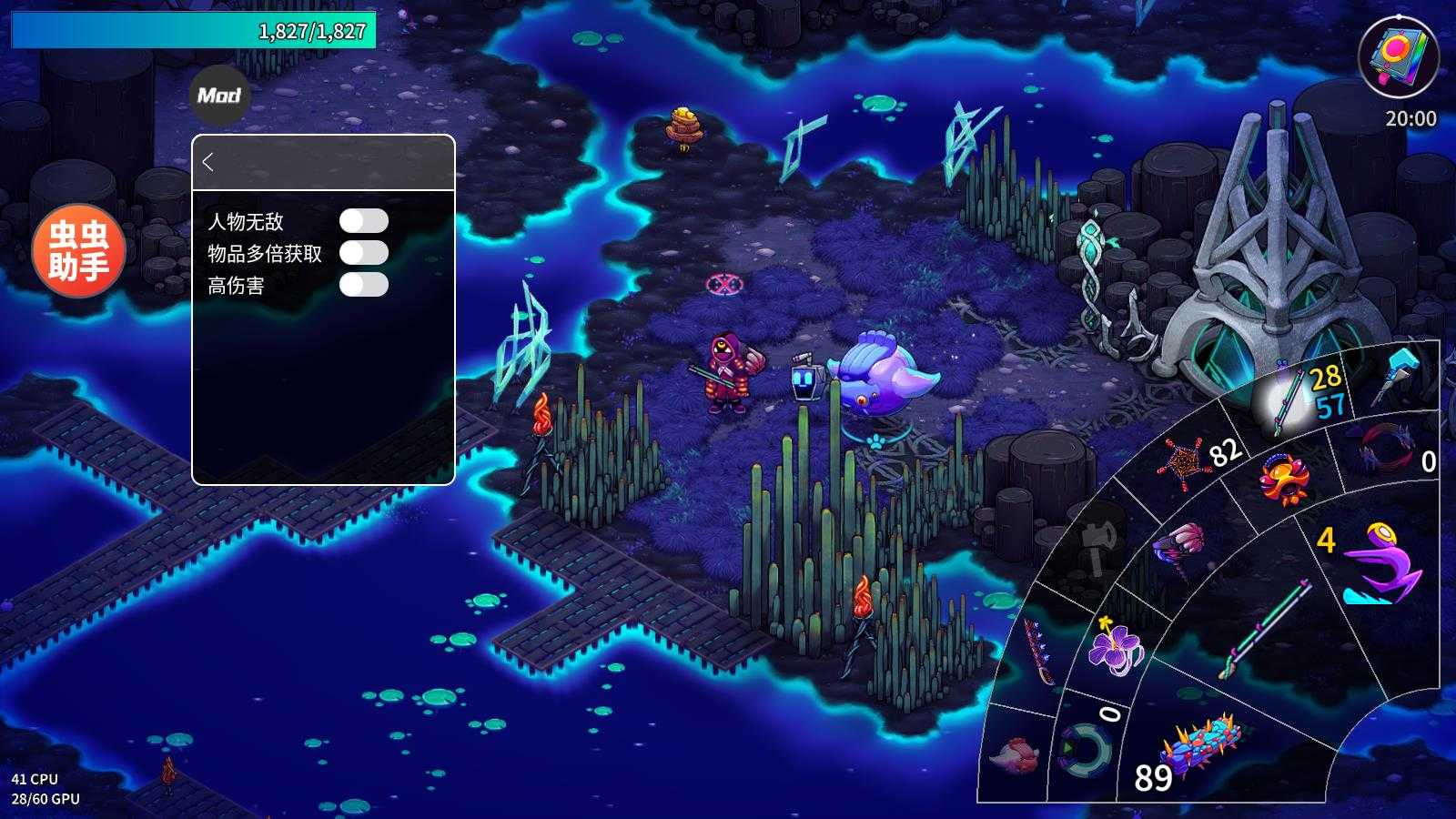Select the long green fishing rod slot
Screen dimensions: 1456x819
[1268, 630]
